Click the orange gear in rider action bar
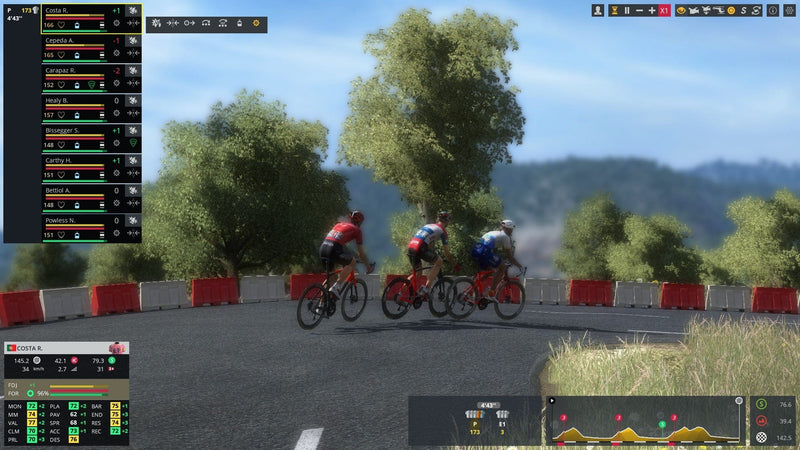This screenshot has height=450, width=800. pyautogui.click(x=255, y=22)
